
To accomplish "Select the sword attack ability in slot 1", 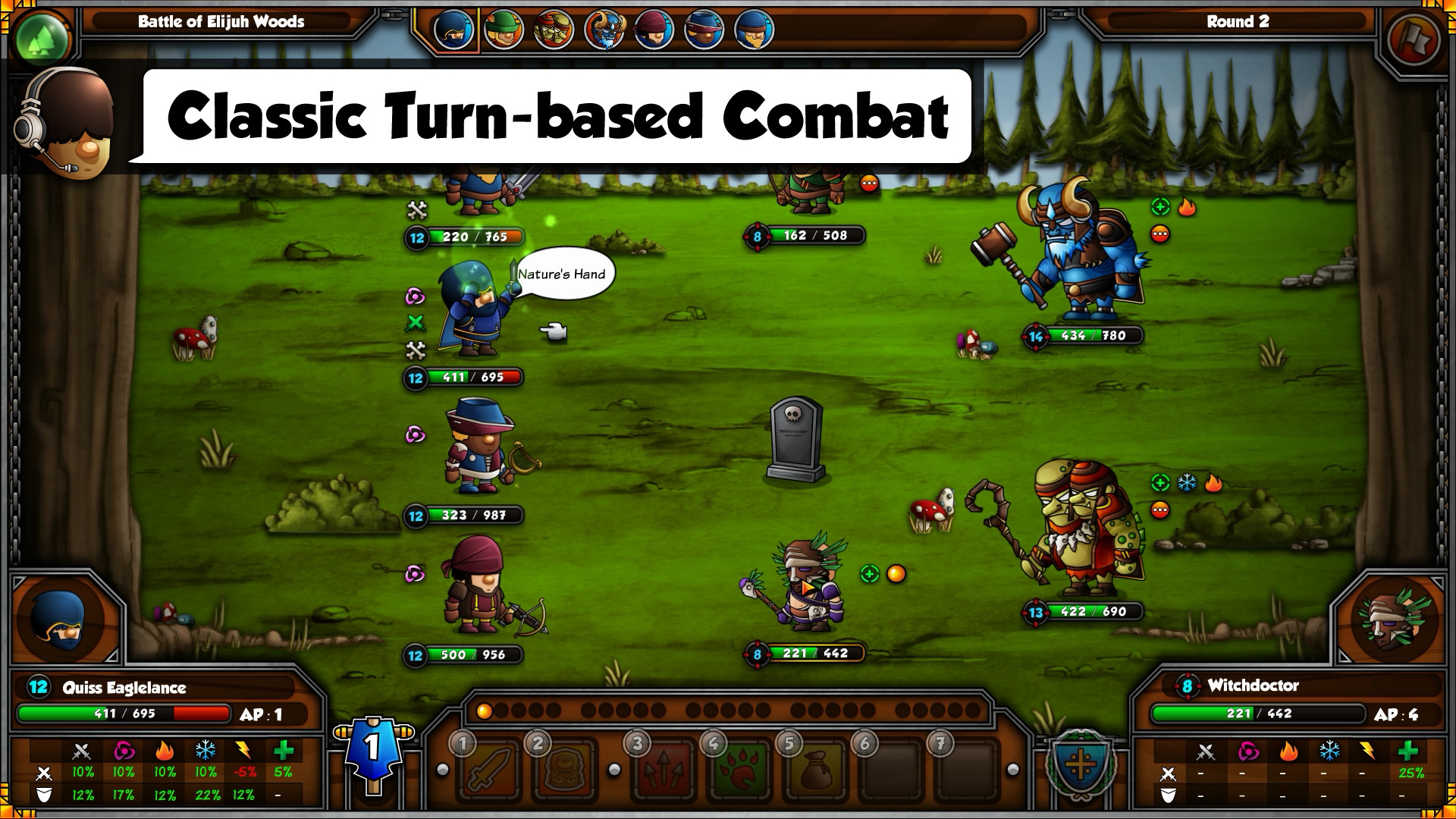I will 487,773.
